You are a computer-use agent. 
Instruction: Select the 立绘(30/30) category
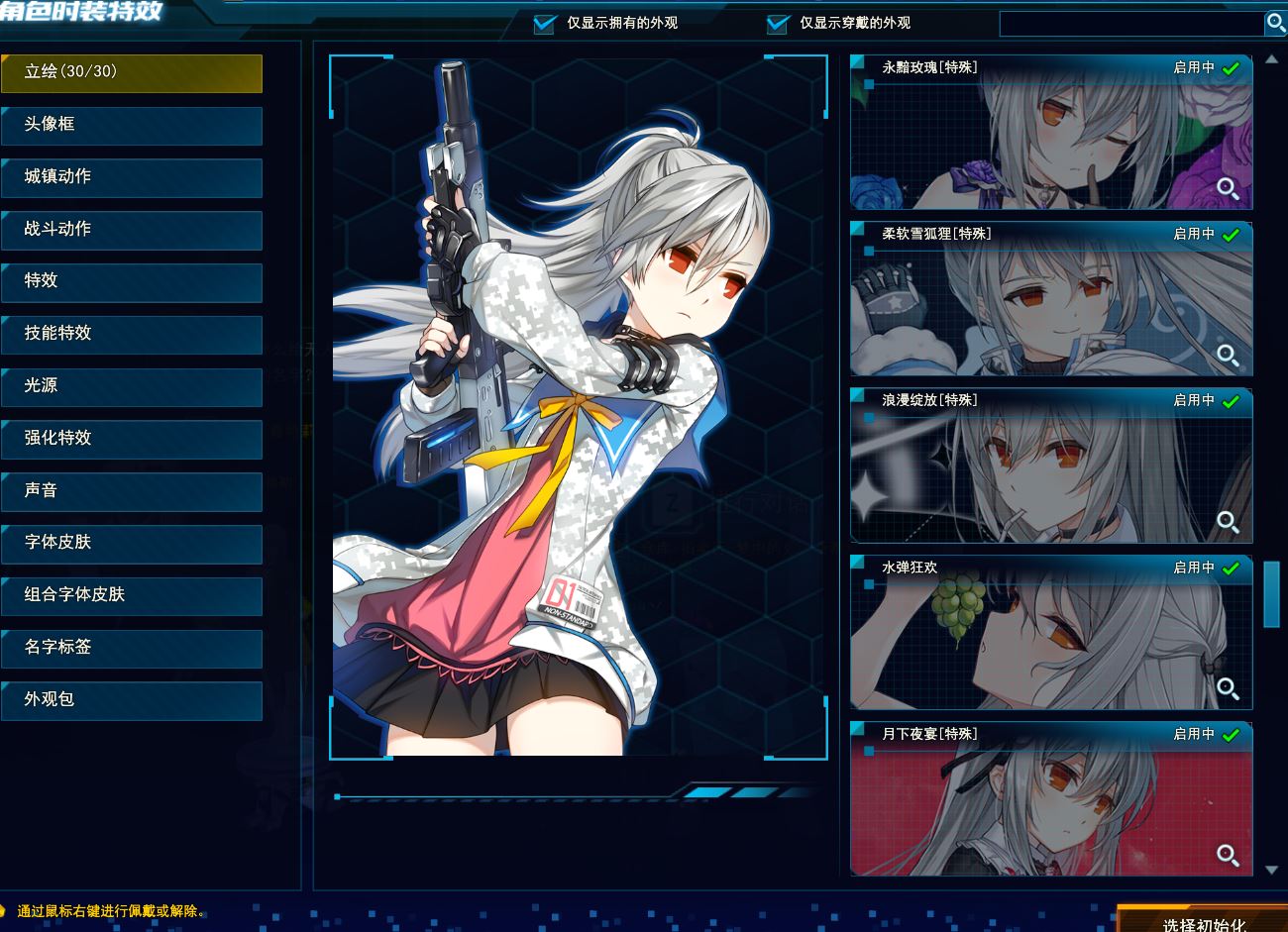[132, 72]
